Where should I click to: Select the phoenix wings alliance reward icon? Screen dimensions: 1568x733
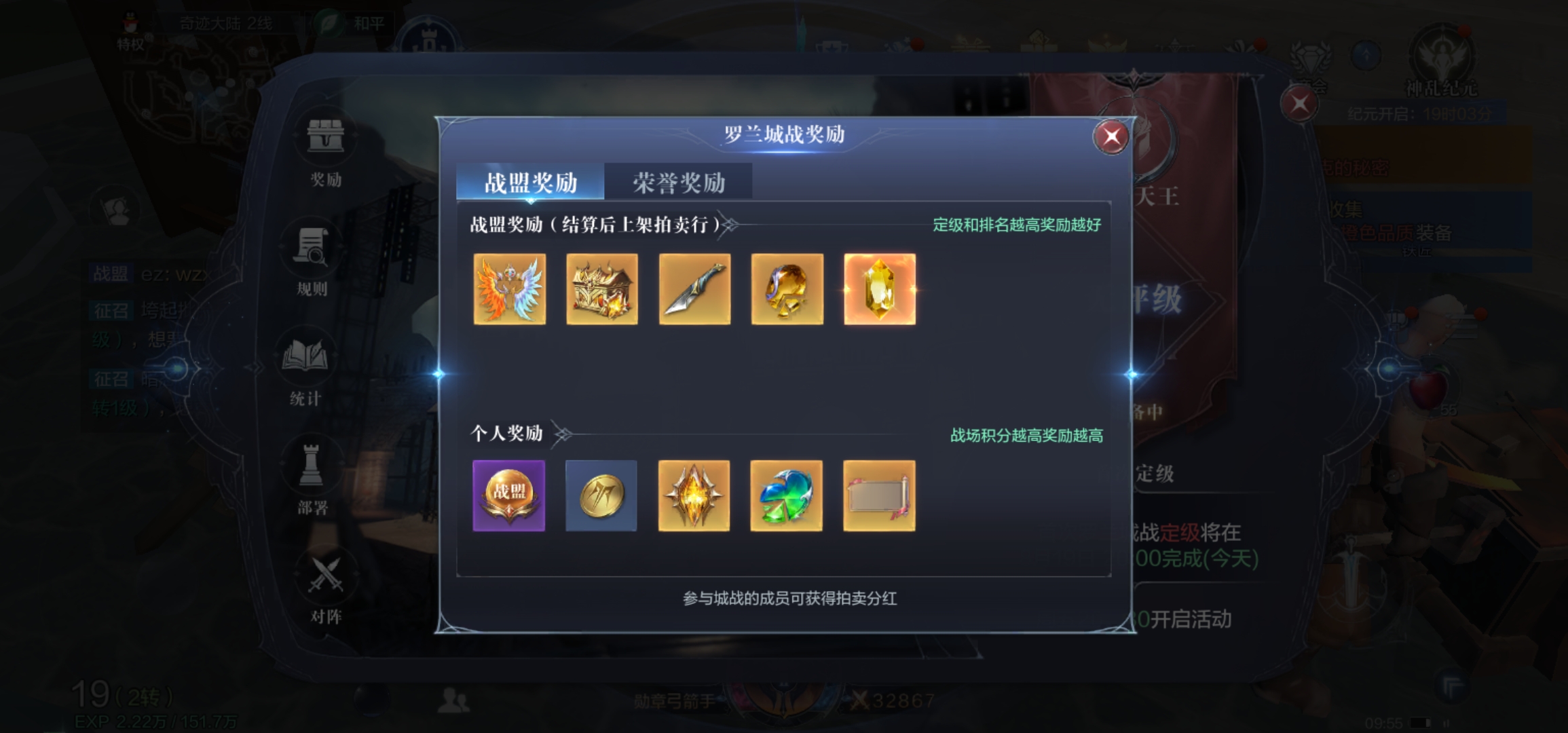(510, 288)
